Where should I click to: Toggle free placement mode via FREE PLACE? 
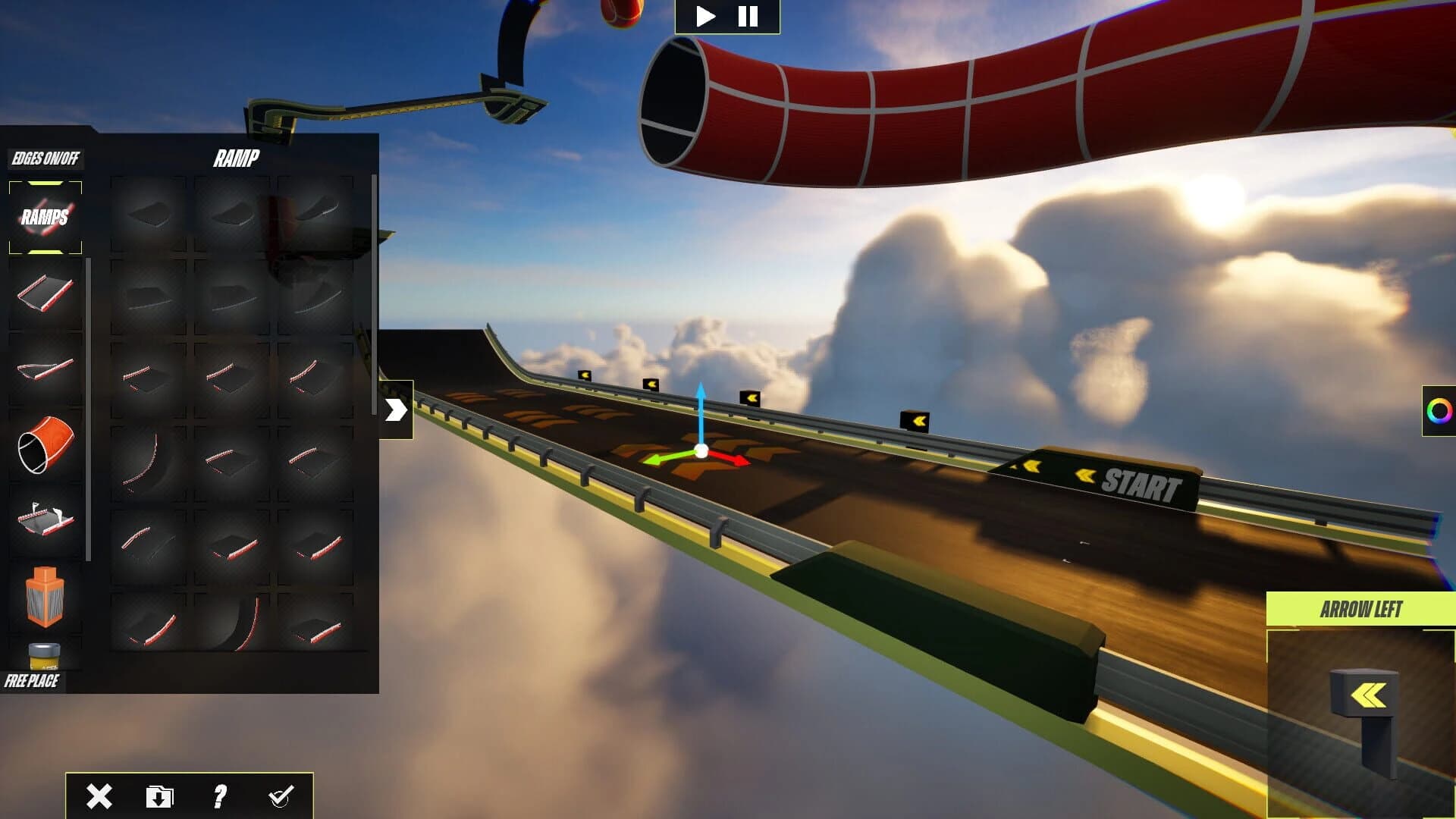coord(33,681)
